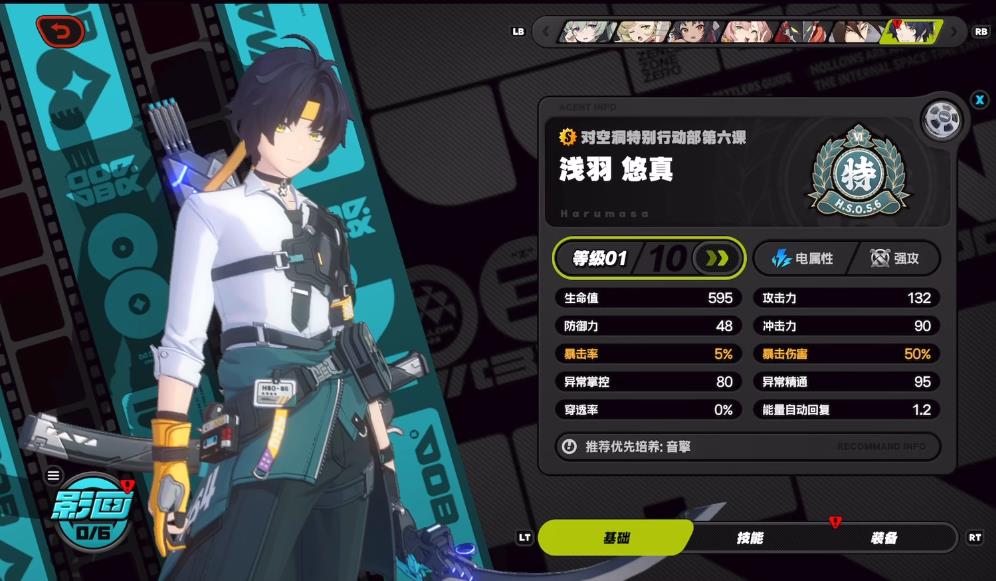Click the red back arrow button
The height and width of the screenshot is (581, 996).
pyautogui.click(x=61, y=32)
